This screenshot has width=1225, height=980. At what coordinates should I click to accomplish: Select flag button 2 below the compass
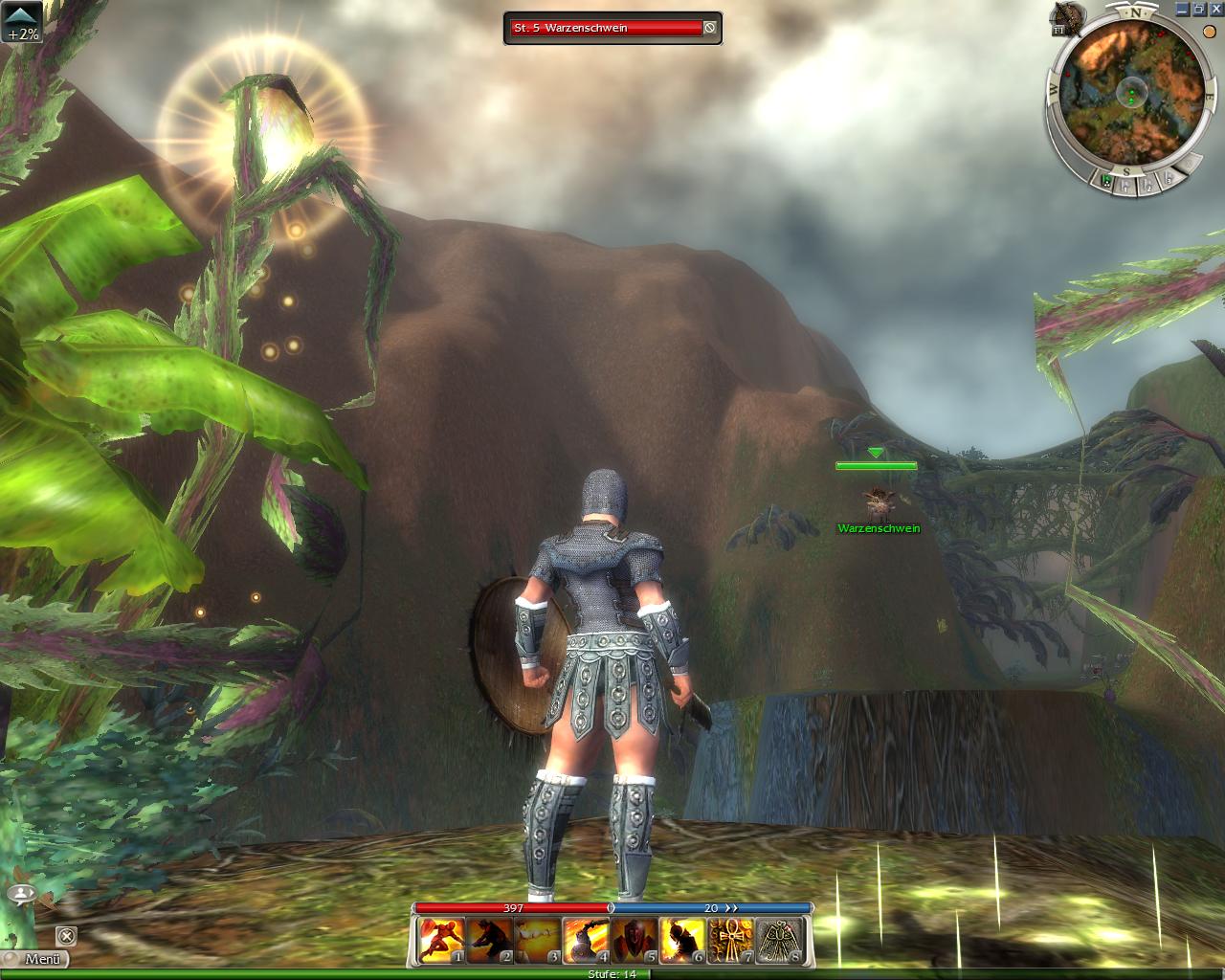tap(1148, 185)
